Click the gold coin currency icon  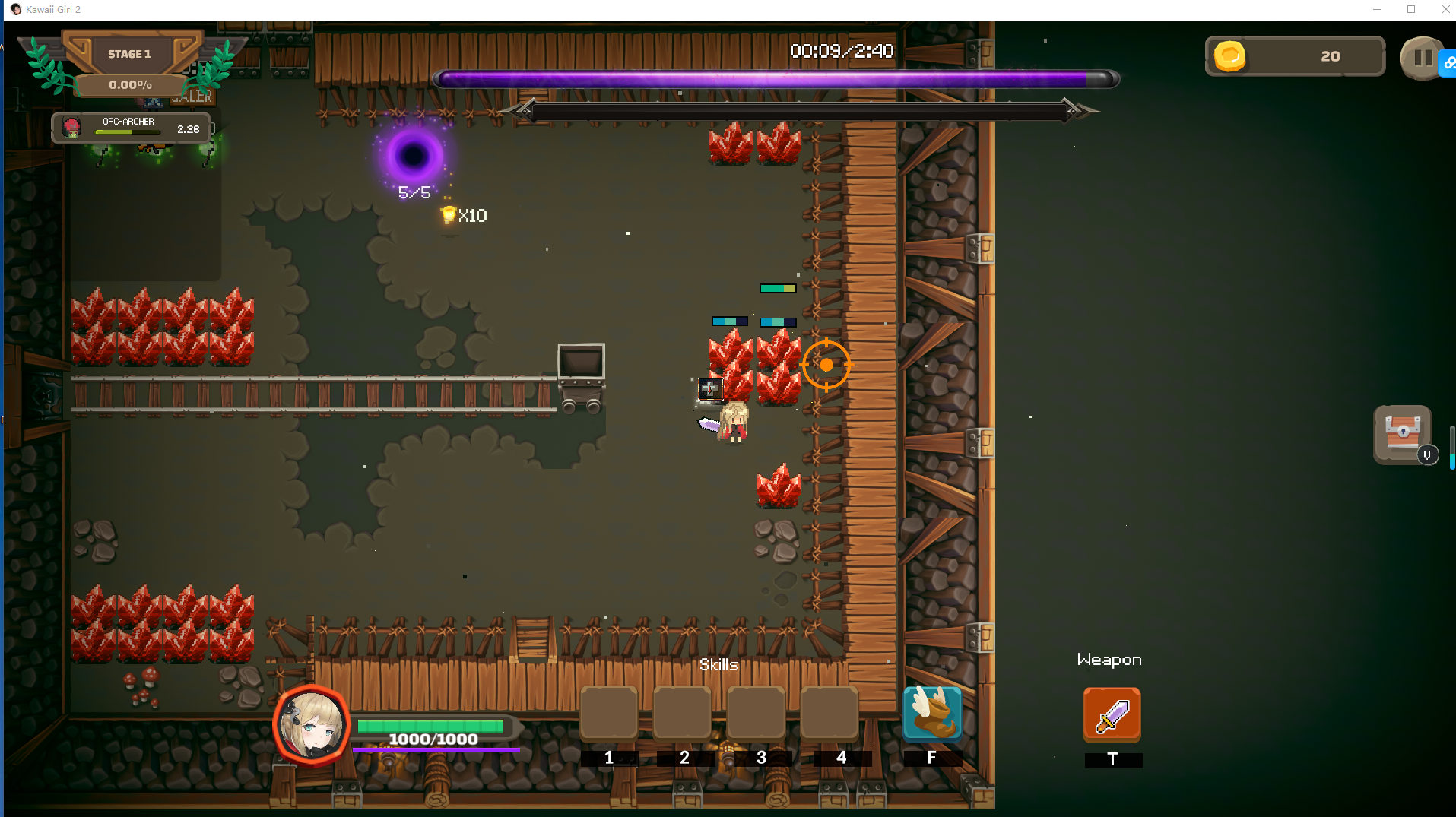1229,56
